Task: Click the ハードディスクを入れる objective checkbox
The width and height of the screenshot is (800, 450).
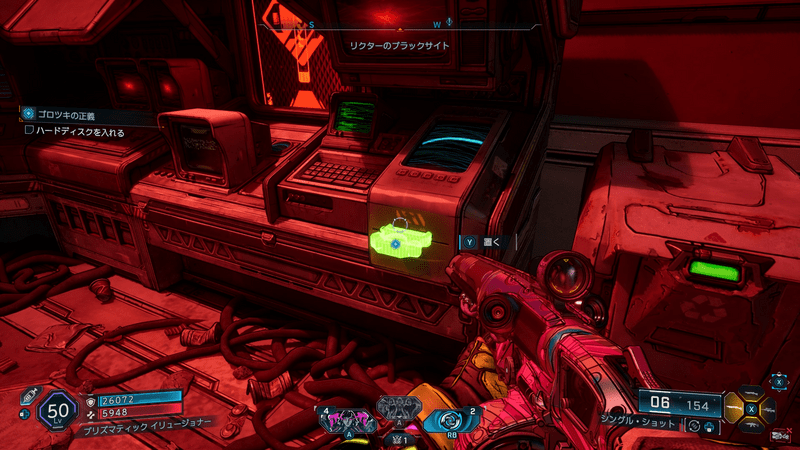Action: click(x=29, y=130)
